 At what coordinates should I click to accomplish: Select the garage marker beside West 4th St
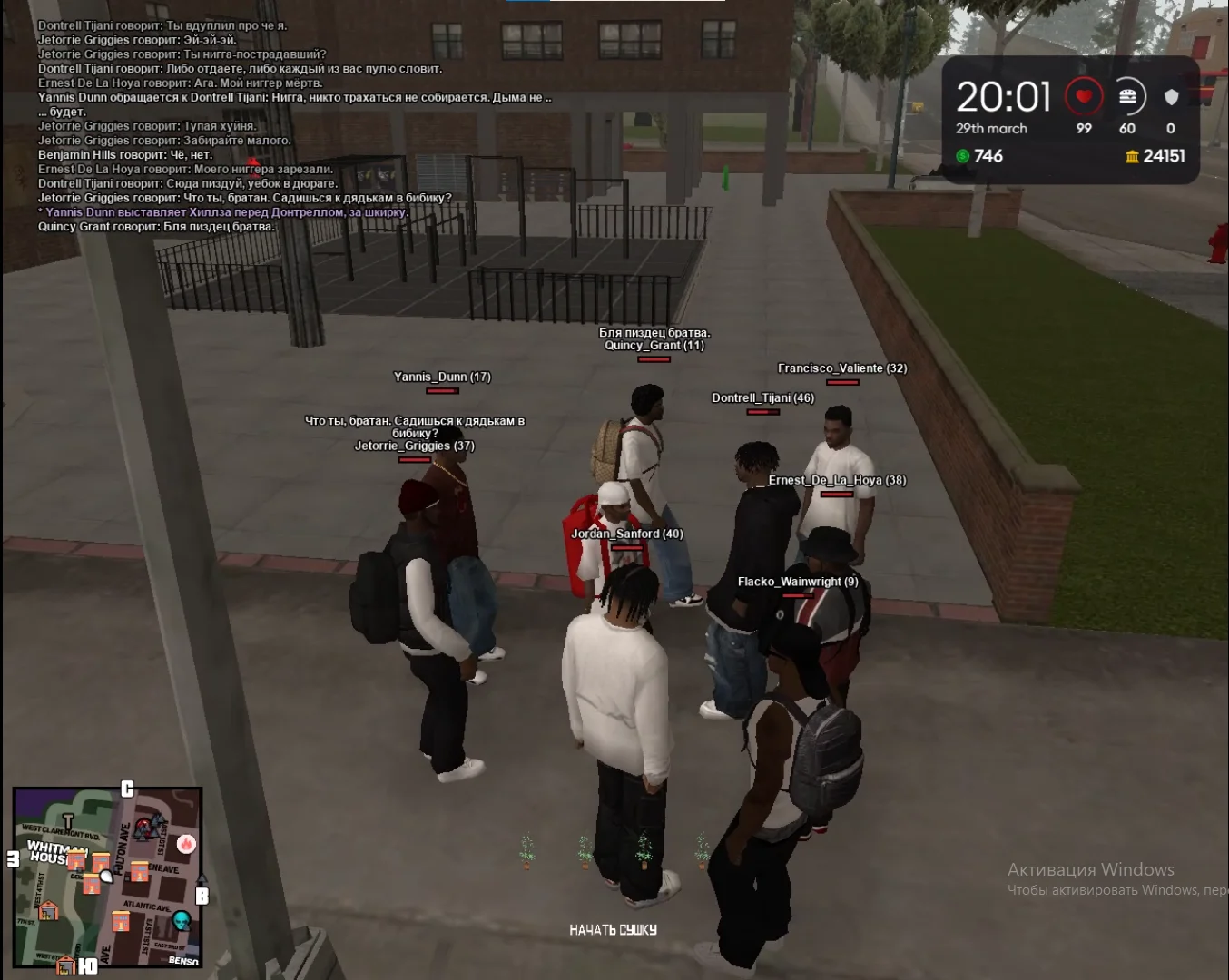(x=48, y=910)
